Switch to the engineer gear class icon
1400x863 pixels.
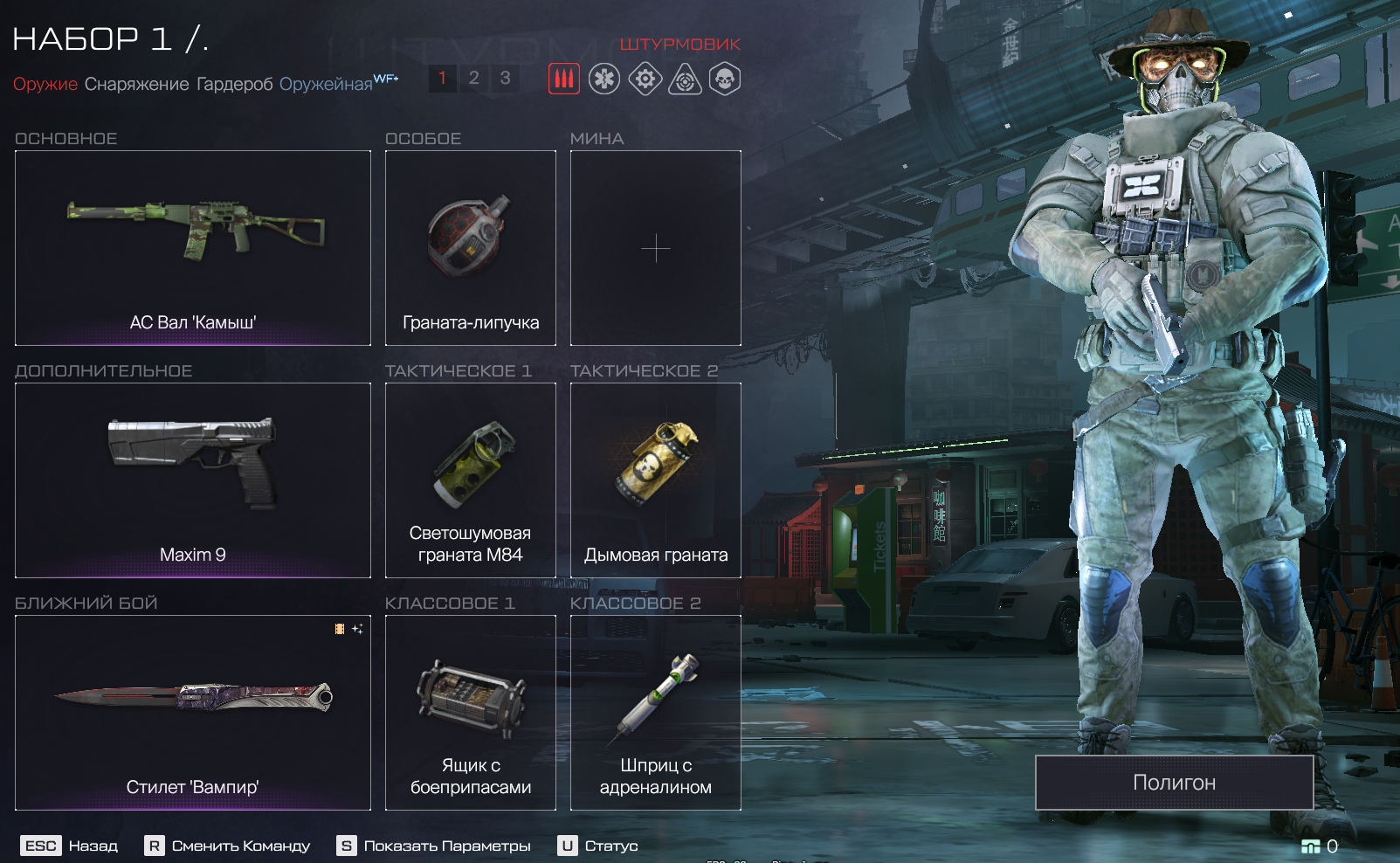point(645,79)
